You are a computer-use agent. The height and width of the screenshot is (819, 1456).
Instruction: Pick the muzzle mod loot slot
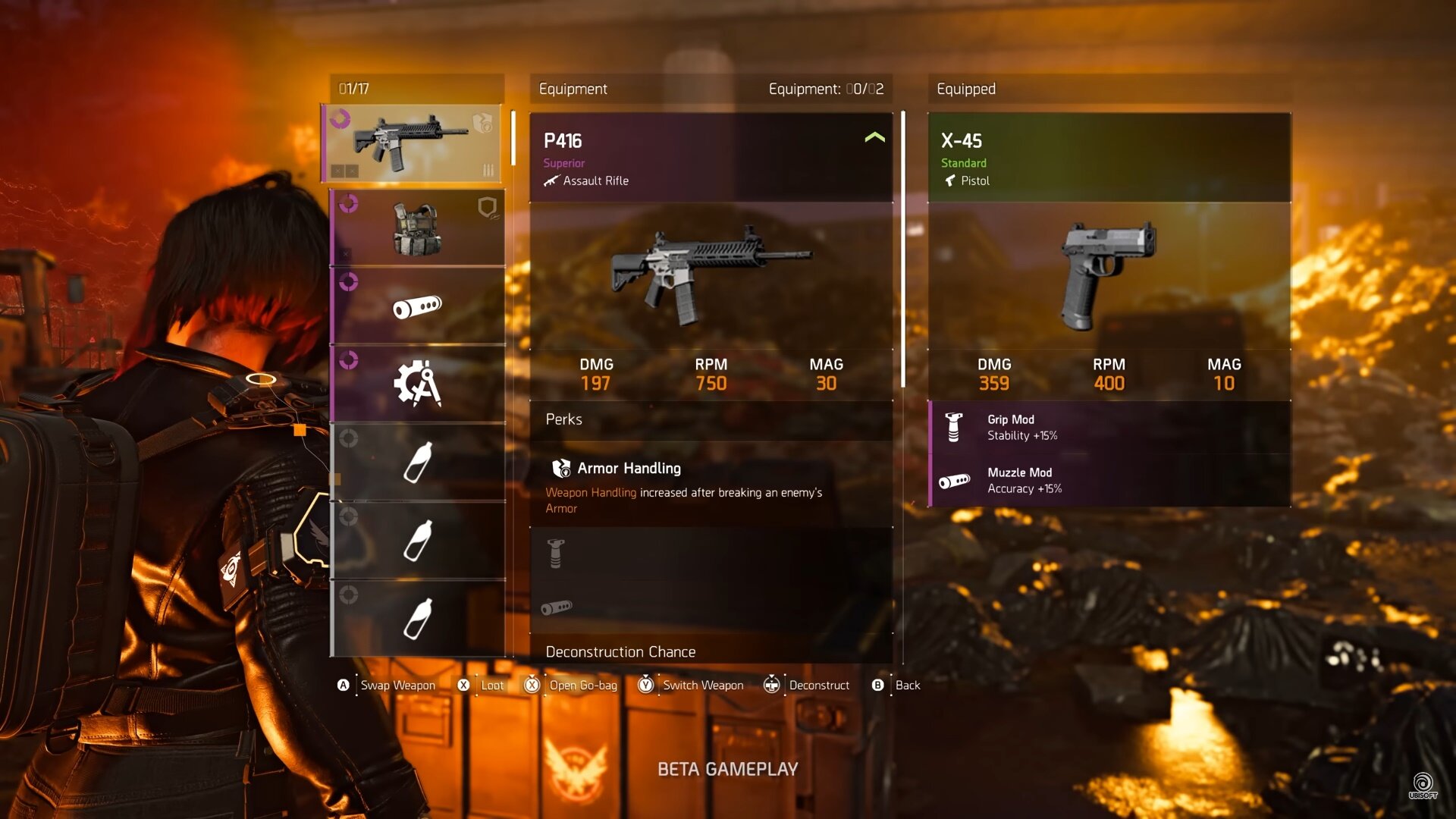(418, 306)
